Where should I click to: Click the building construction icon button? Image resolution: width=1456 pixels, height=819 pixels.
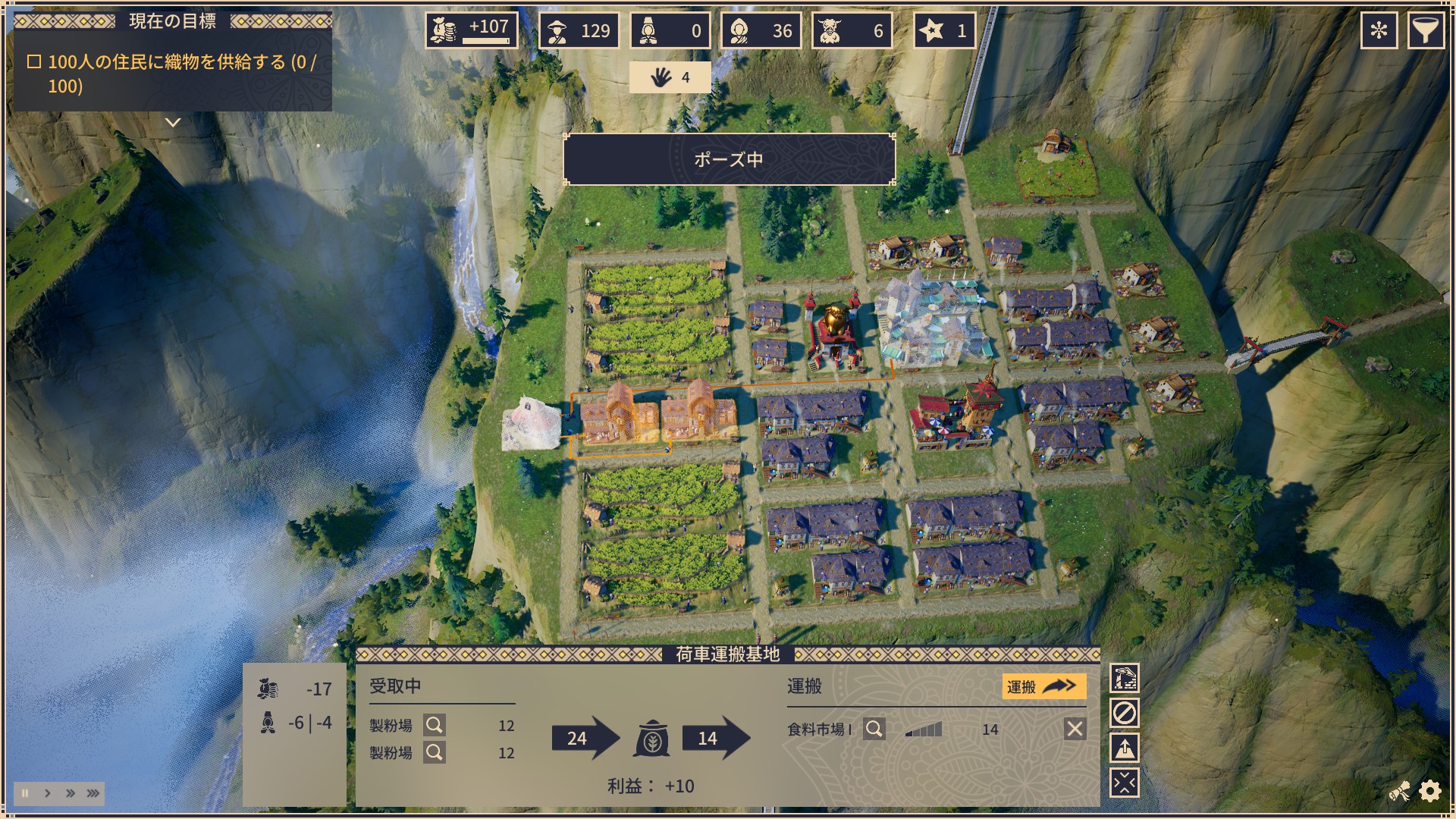1124,678
